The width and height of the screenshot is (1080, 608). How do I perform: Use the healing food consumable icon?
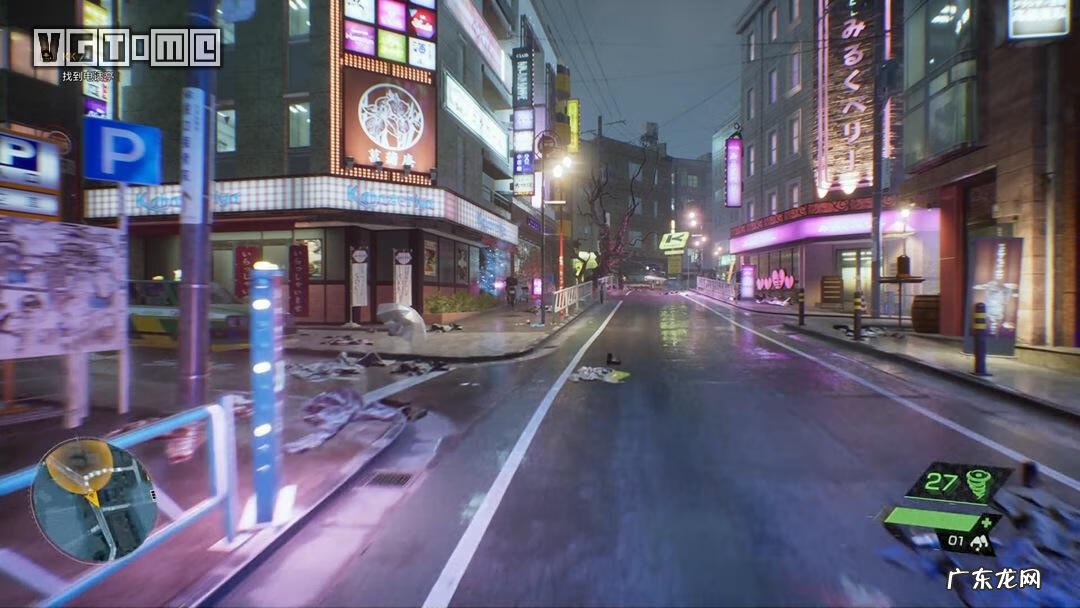pos(979,544)
